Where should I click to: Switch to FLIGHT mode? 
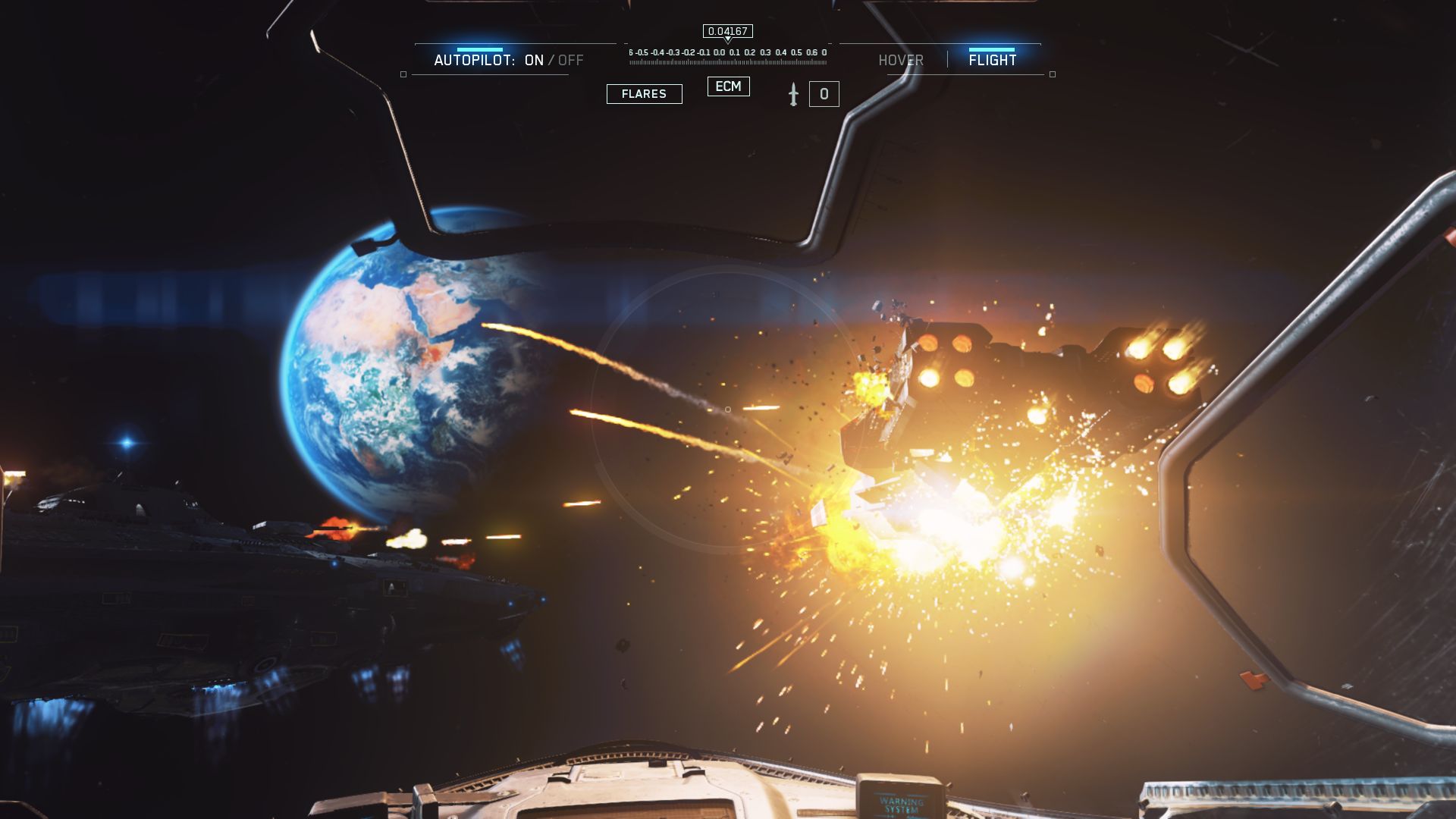pos(992,61)
